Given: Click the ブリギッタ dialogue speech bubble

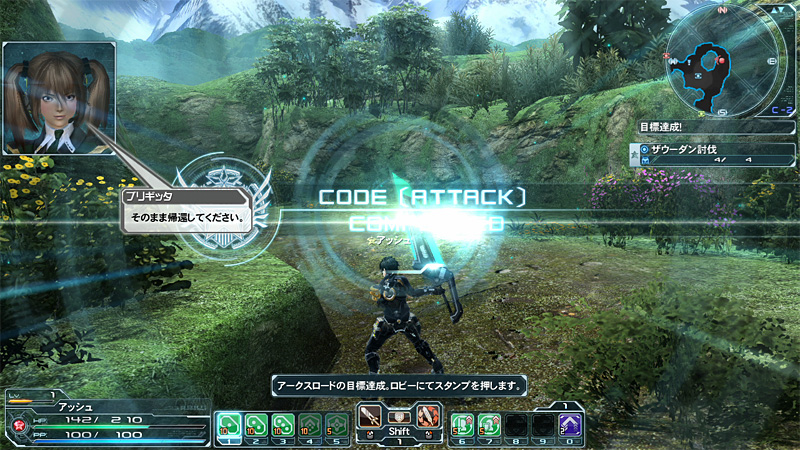Looking at the screenshot, I should point(192,210).
